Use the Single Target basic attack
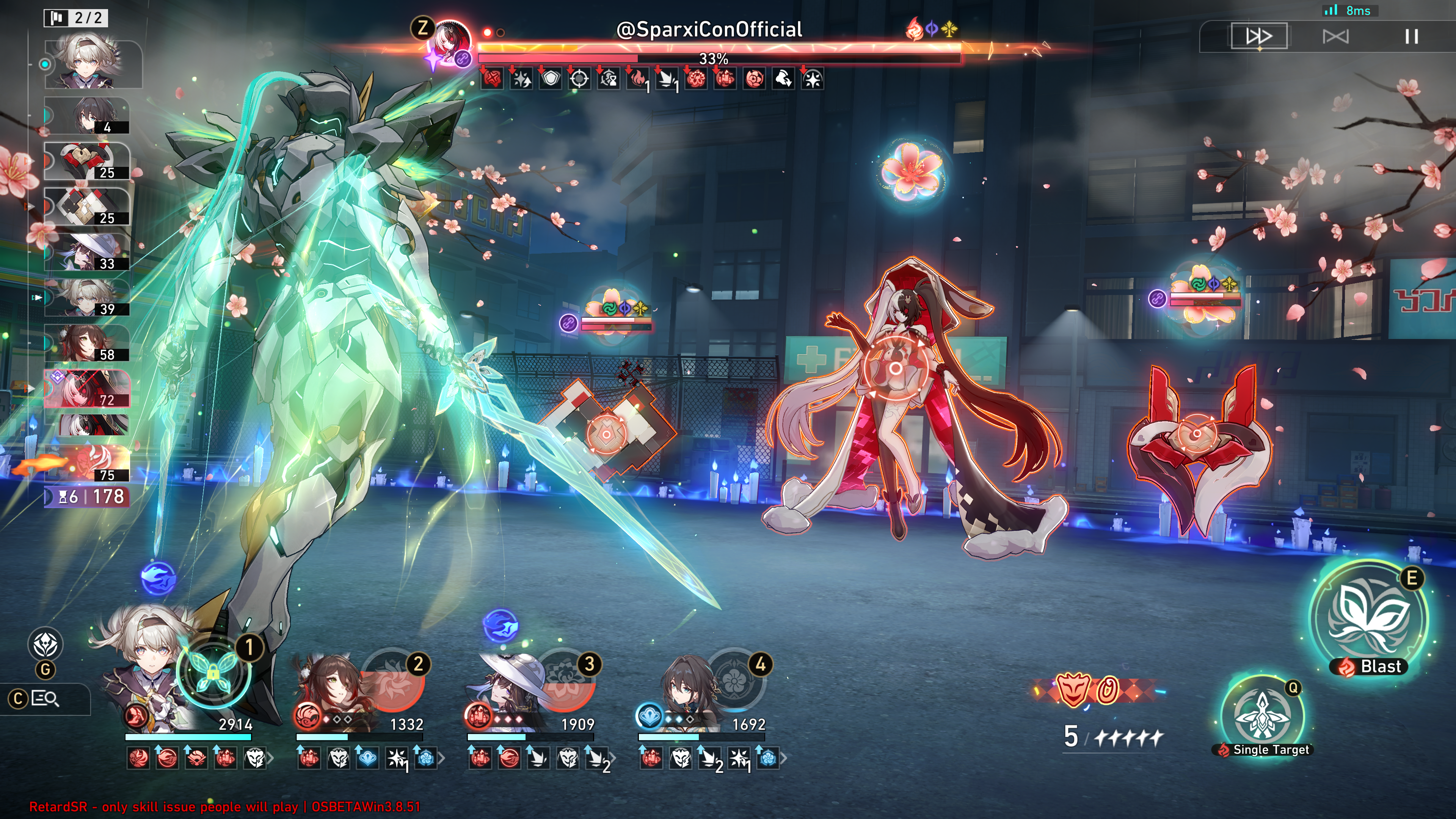1456x819 pixels. (1262, 715)
